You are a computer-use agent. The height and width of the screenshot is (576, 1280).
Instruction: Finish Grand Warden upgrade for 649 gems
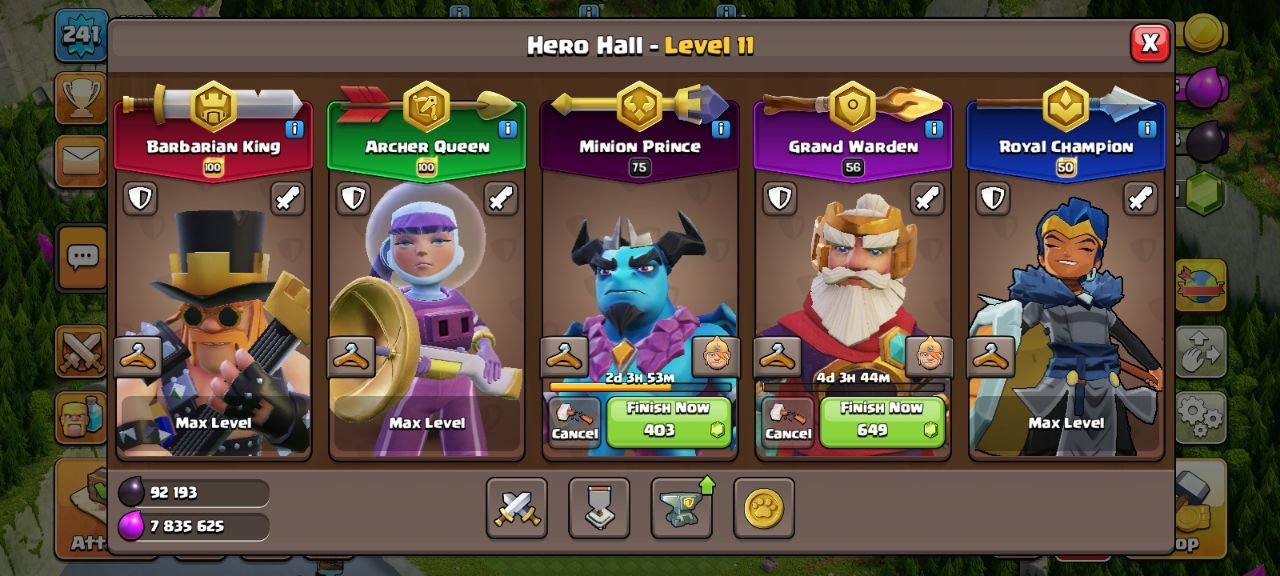tap(882, 422)
